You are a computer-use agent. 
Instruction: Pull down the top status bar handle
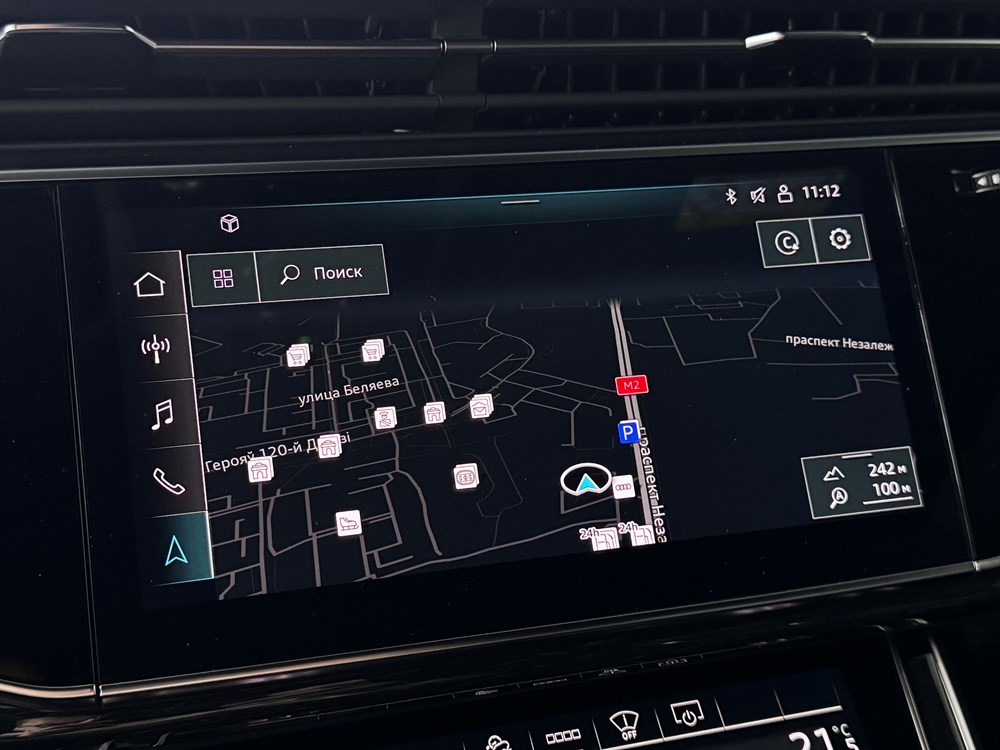[x=520, y=201]
